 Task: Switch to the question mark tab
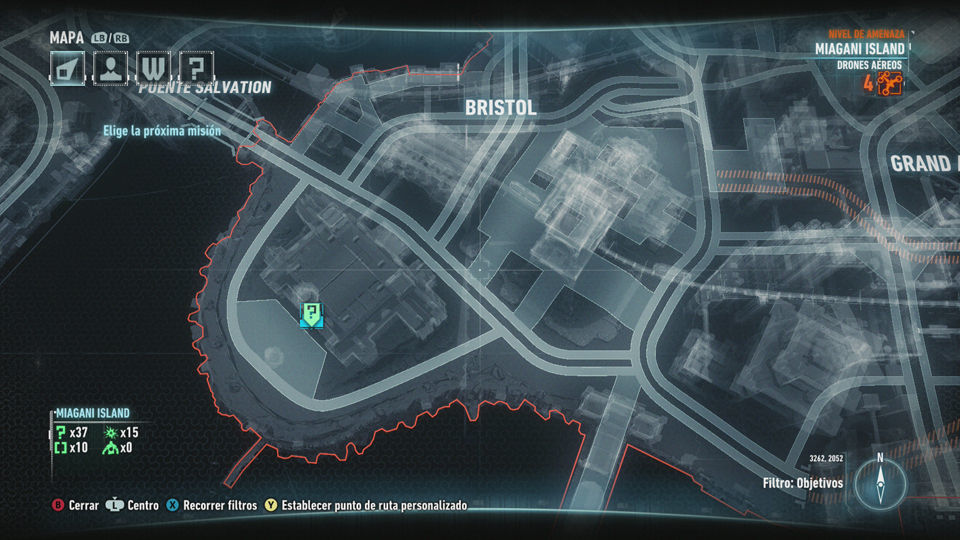tap(197, 68)
